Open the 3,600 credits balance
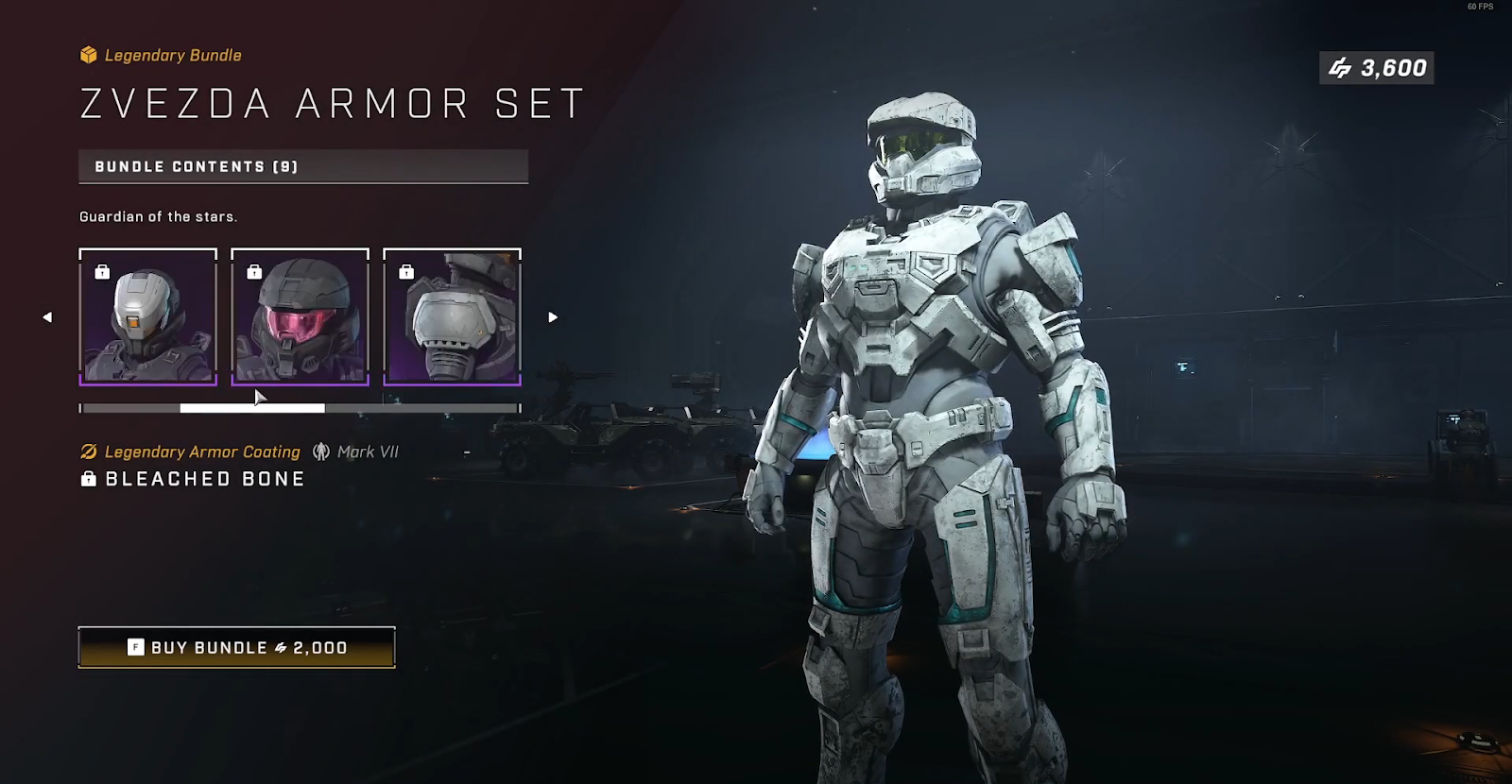The height and width of the screenshot is (784, 1512). point(1377,68)
